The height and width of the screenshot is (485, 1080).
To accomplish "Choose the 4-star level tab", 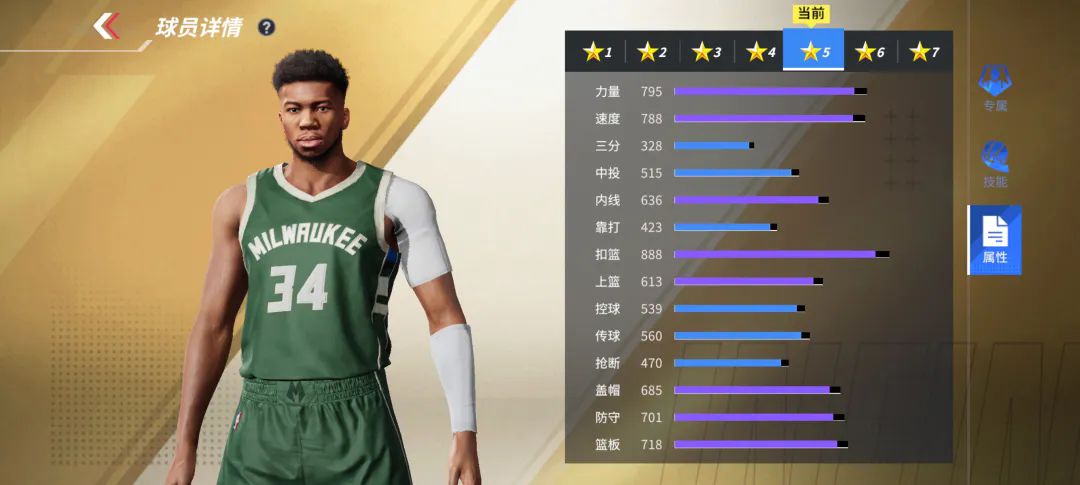I will pos(760,52).
